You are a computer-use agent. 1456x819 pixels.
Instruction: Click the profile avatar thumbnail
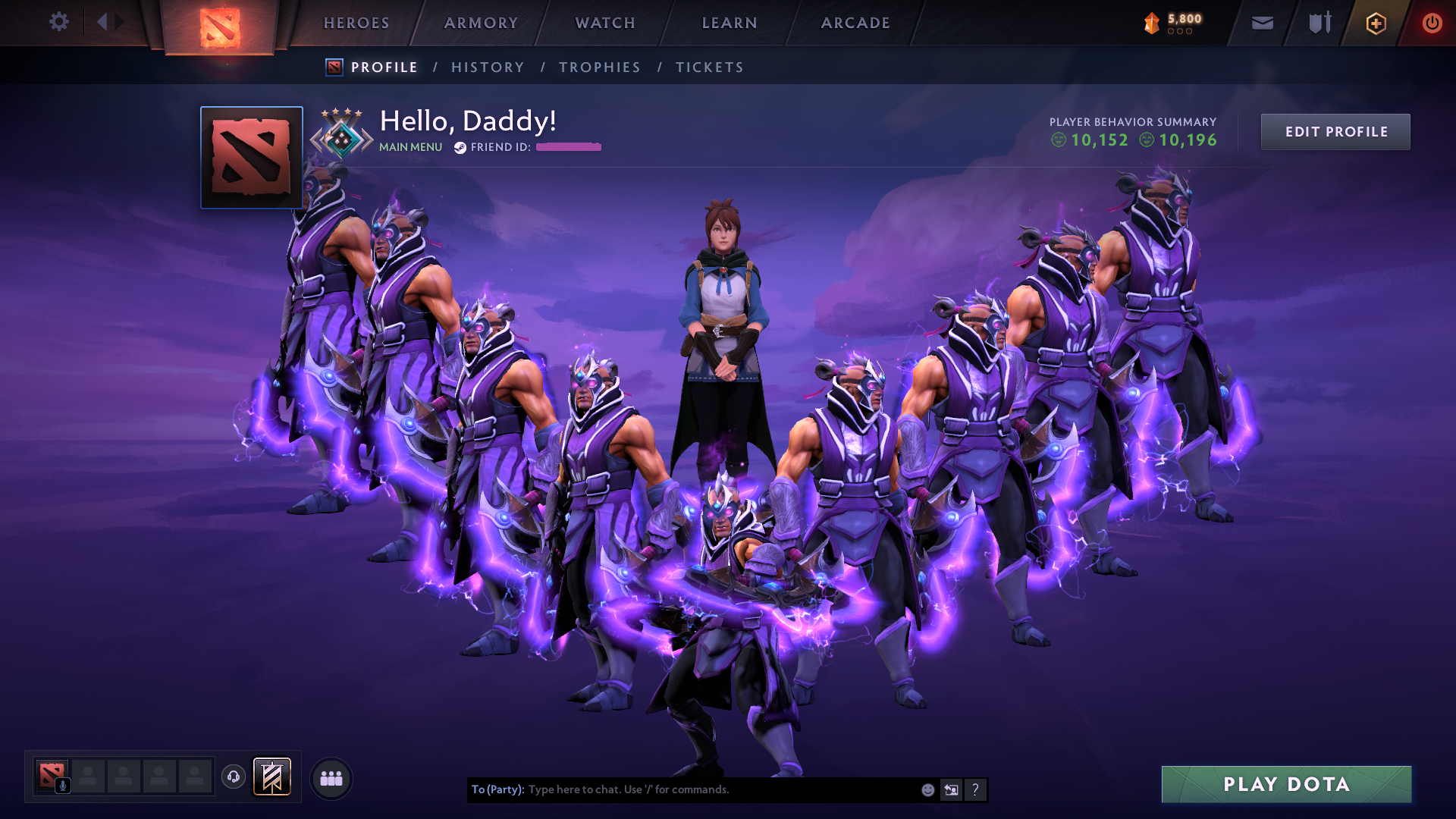click(x=251, y=157)
